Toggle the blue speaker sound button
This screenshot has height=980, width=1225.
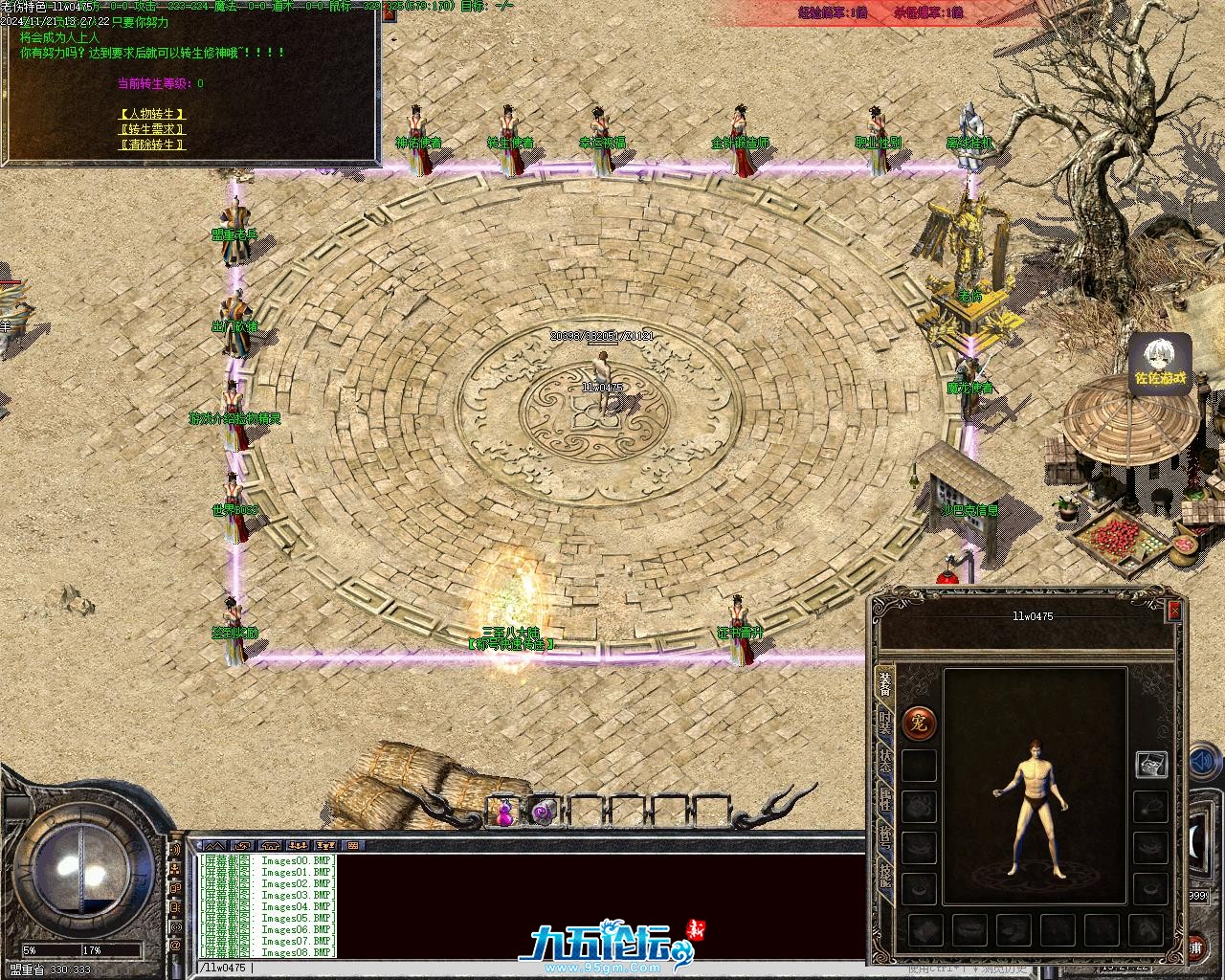point(1202,763)
